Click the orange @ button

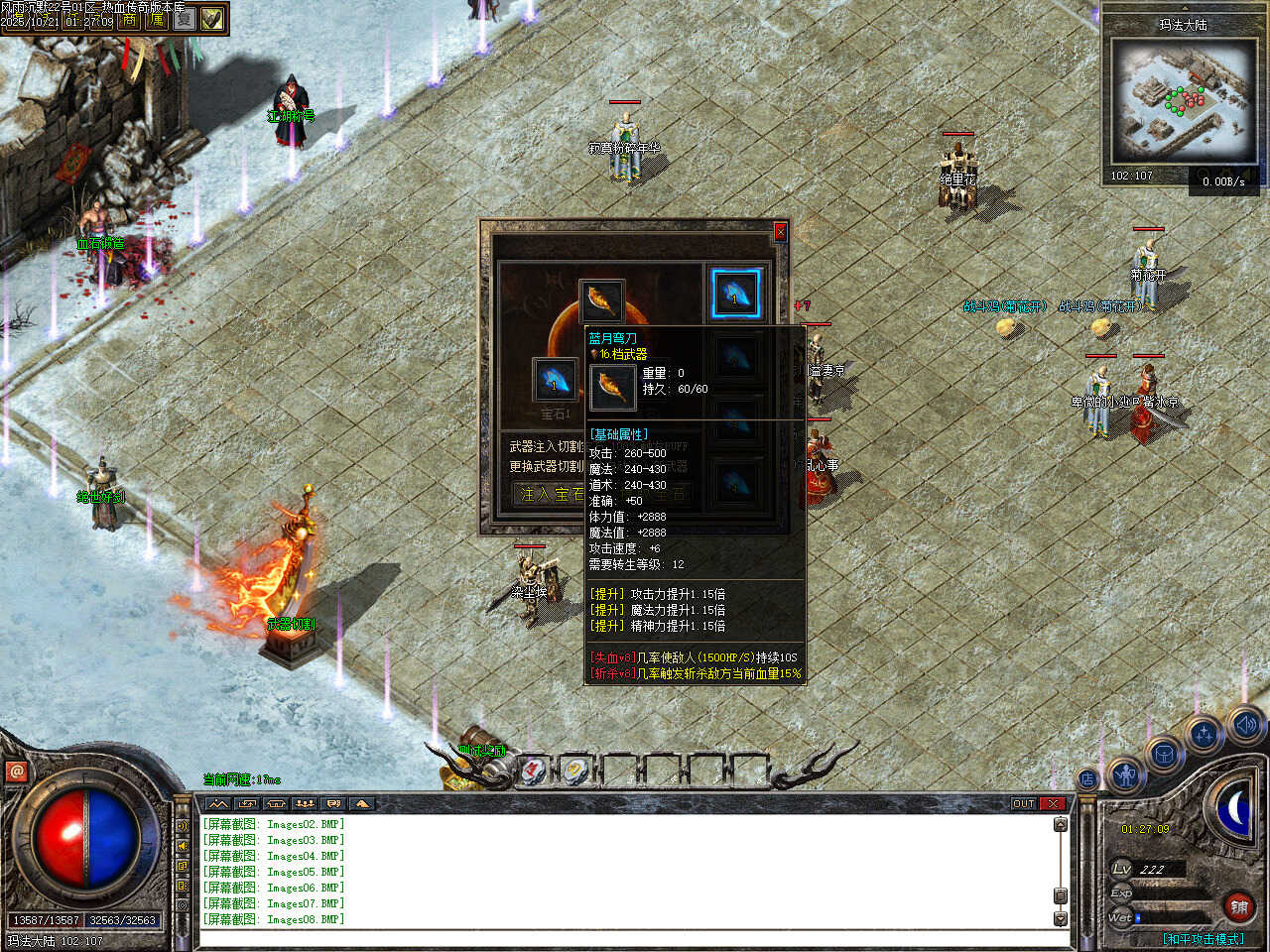pos(16,771)
